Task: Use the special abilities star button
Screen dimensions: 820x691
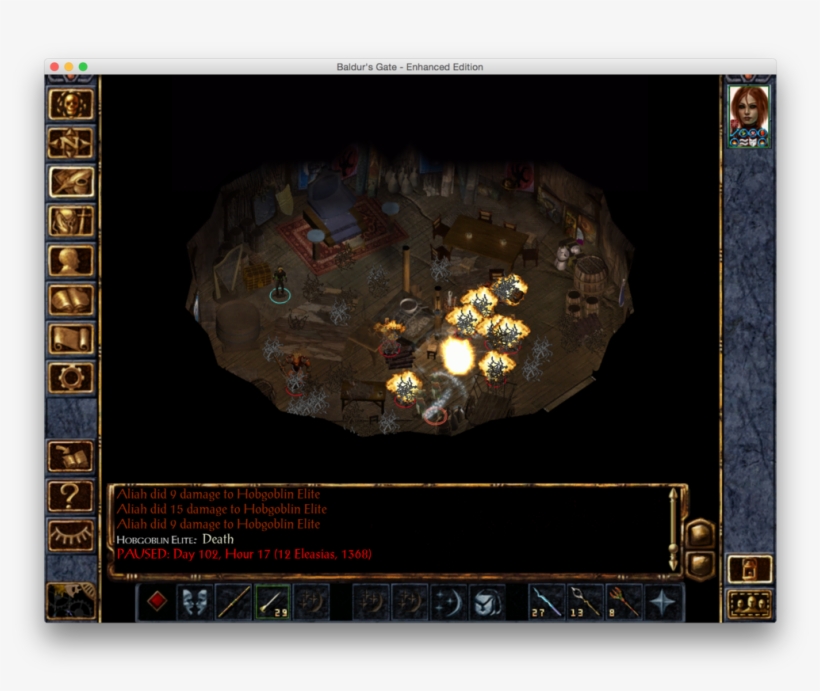Action: [x=664, y=601]
